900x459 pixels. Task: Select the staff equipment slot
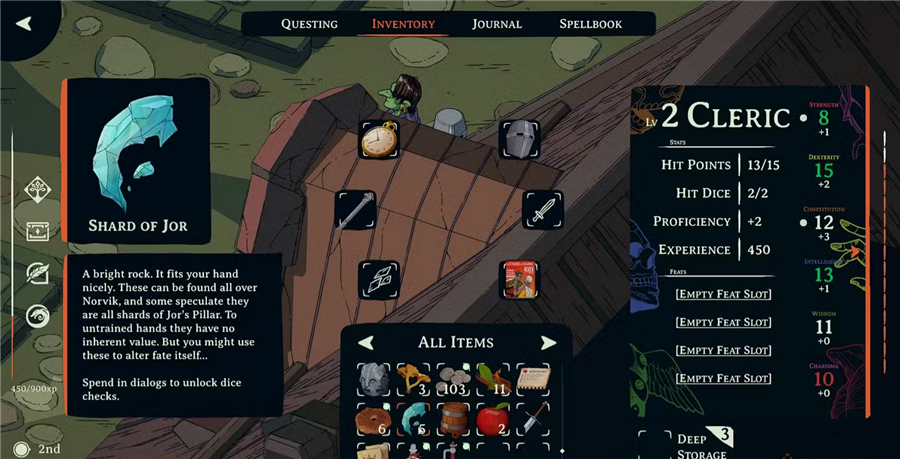tap(355, 210)
